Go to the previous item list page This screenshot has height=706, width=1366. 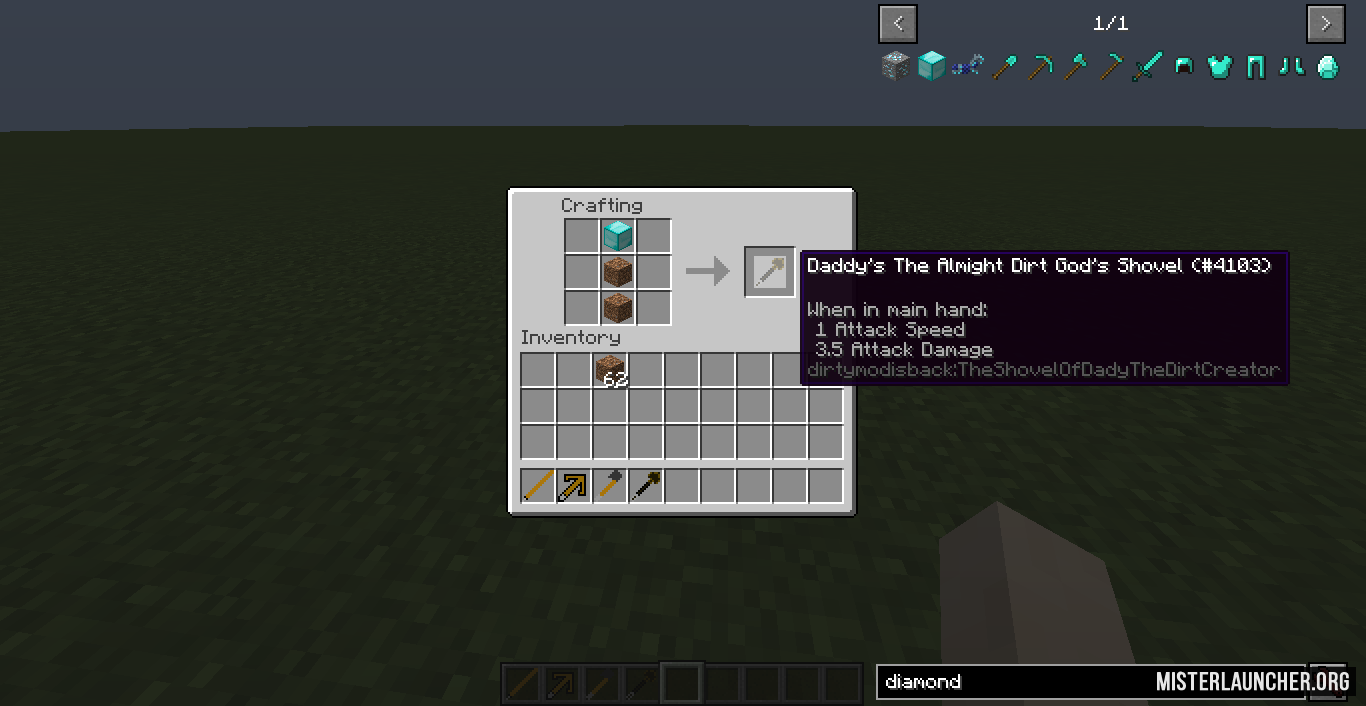coord(897,23)
